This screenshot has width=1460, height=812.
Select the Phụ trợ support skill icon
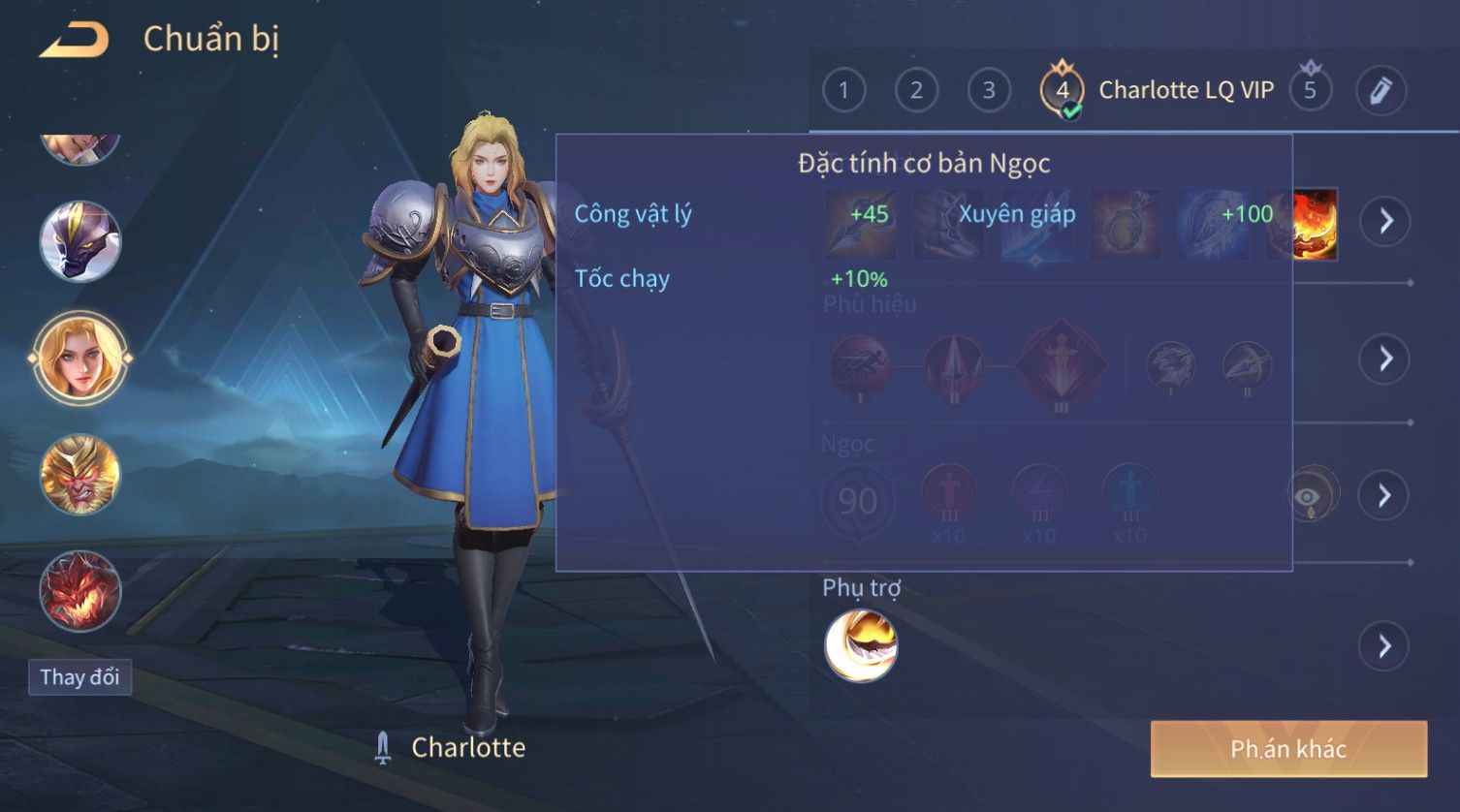861,645
